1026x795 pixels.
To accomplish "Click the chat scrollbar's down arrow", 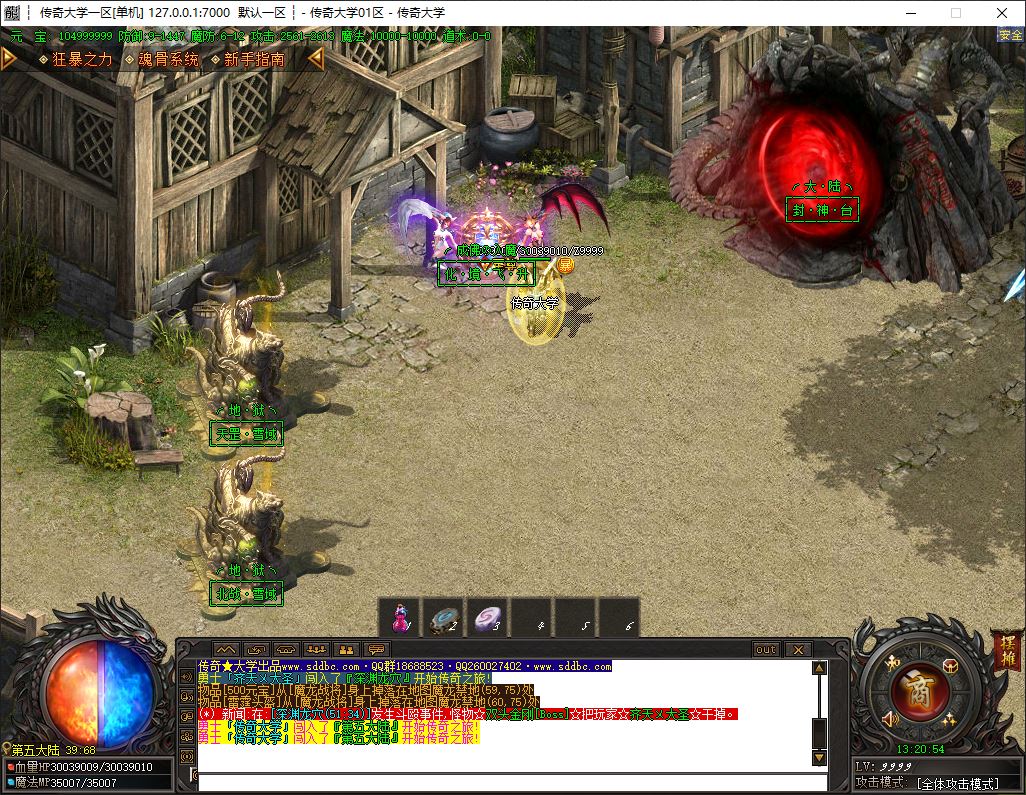I will [x=818, y=757].
